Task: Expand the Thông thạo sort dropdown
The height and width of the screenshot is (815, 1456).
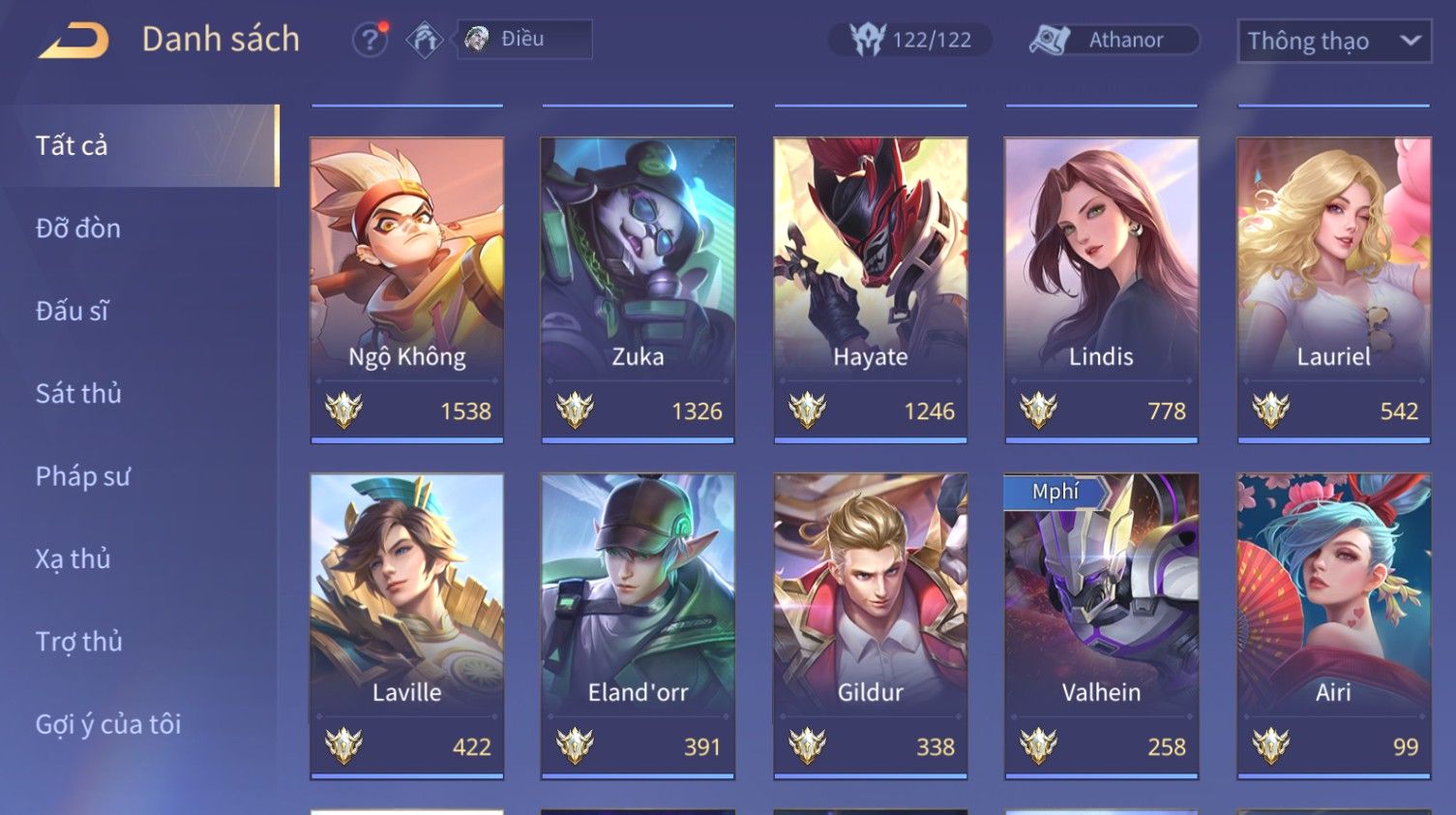Action: click(x=1333, y=41)
